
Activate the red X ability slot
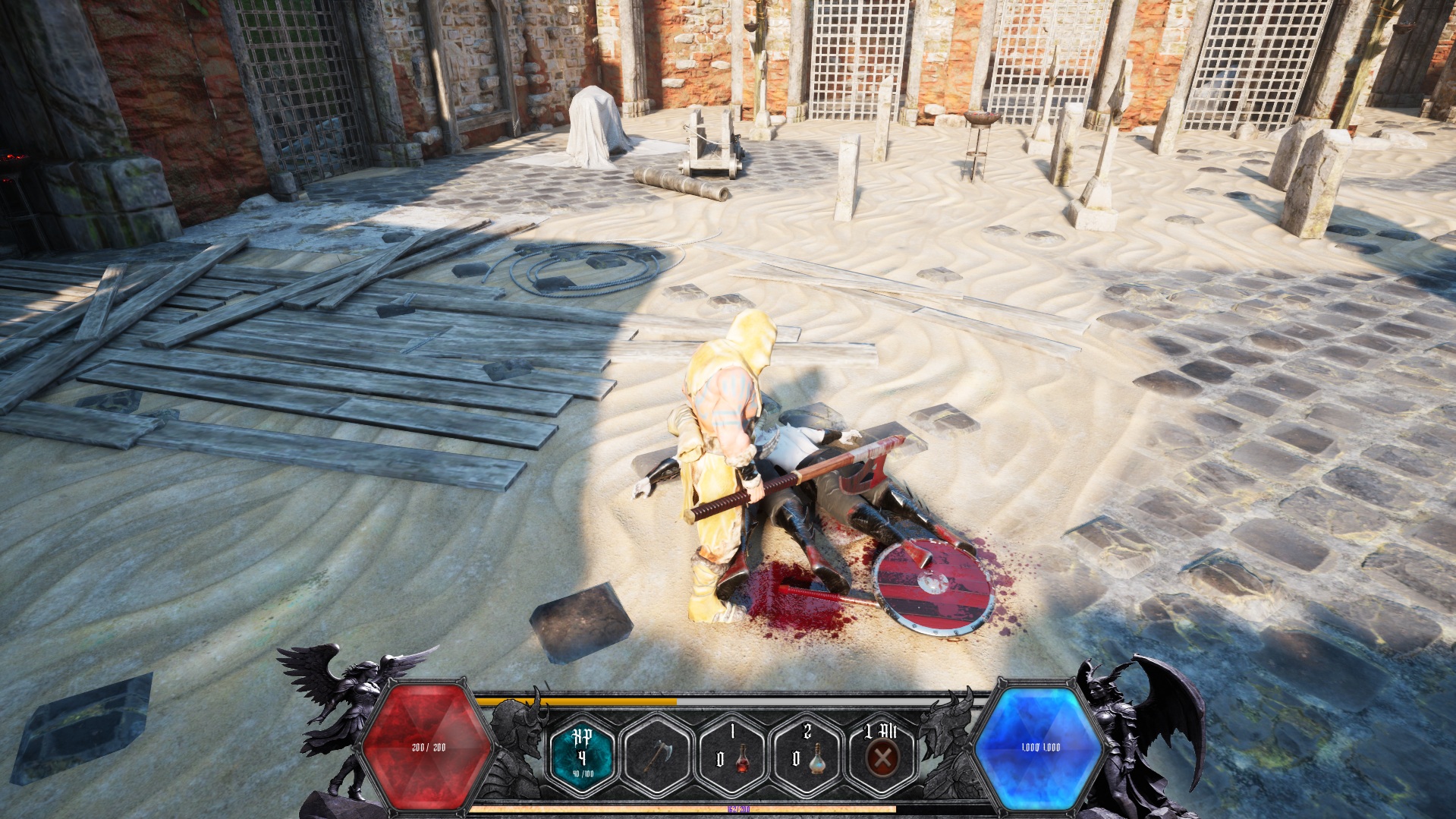click(x=882, y=755)
